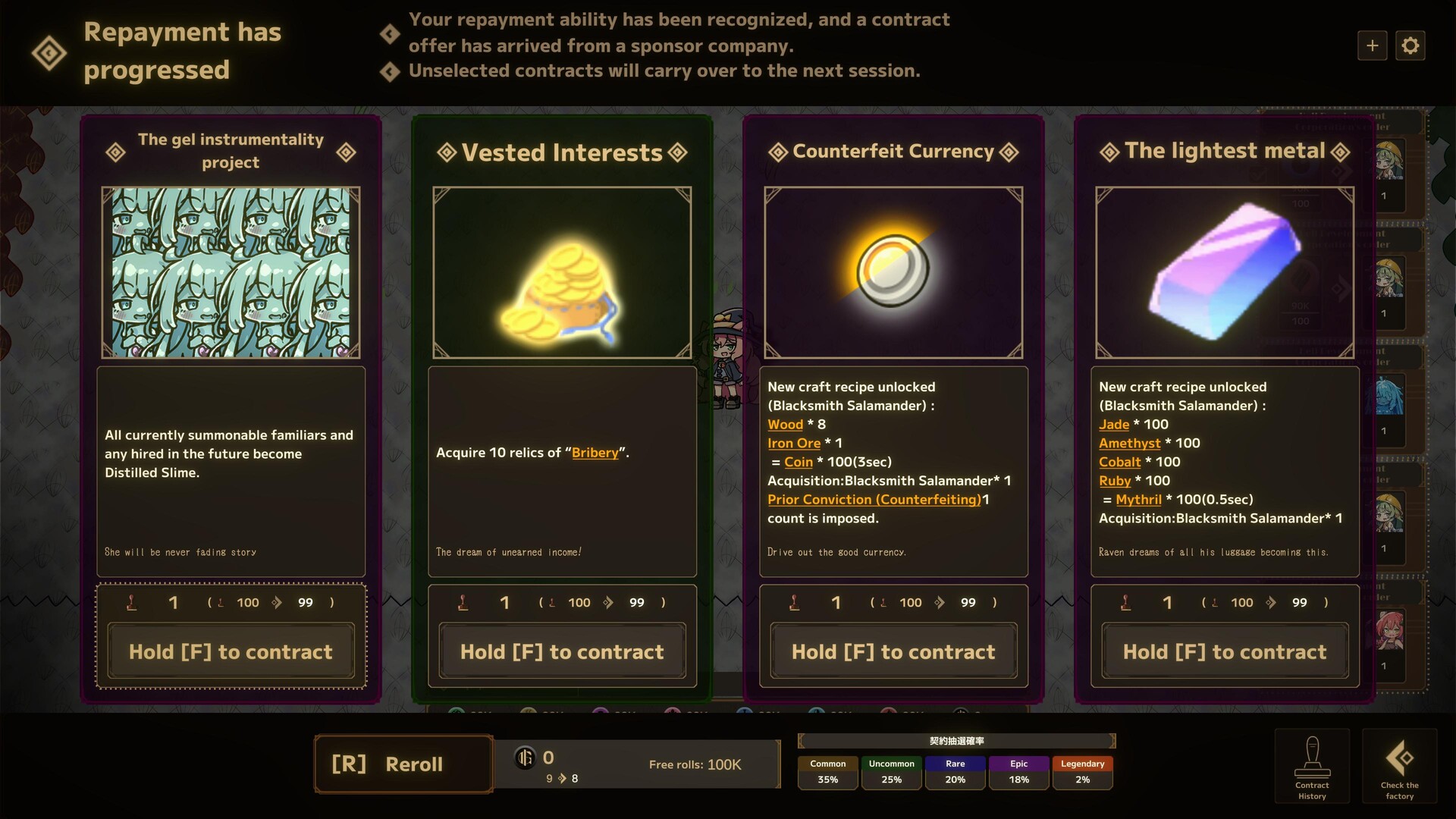1456x819 pixels.
Task: Click the Legendary 2% rarity bar
Action: (1082, 771)
